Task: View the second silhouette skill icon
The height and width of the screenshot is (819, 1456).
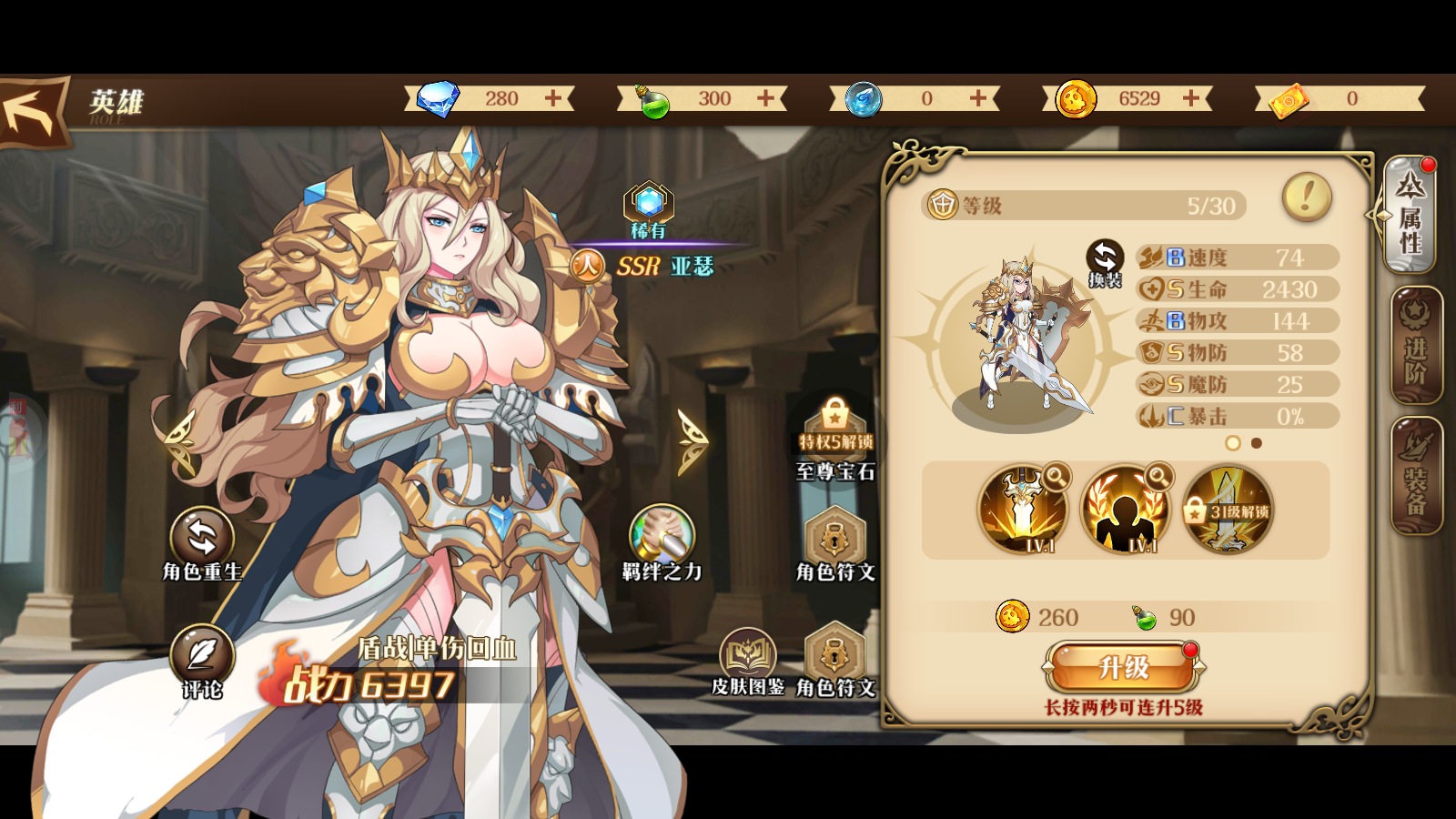Action: 1125,511
